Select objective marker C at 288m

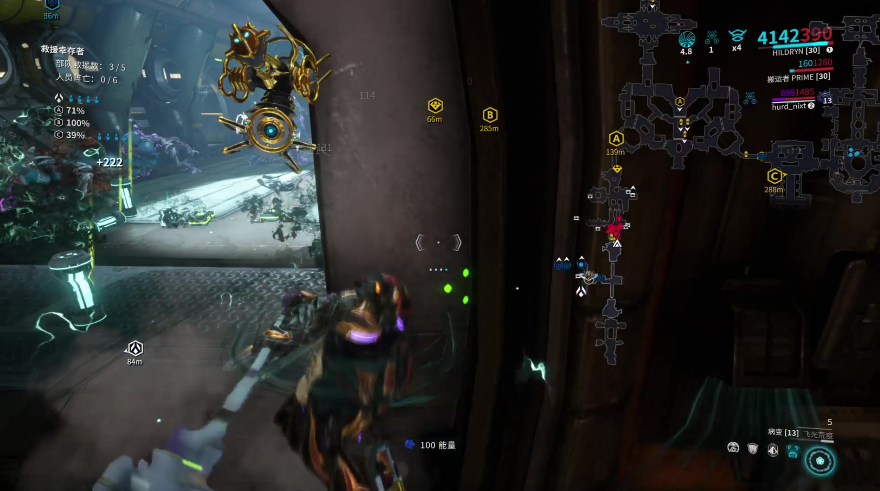coord(774,176)
